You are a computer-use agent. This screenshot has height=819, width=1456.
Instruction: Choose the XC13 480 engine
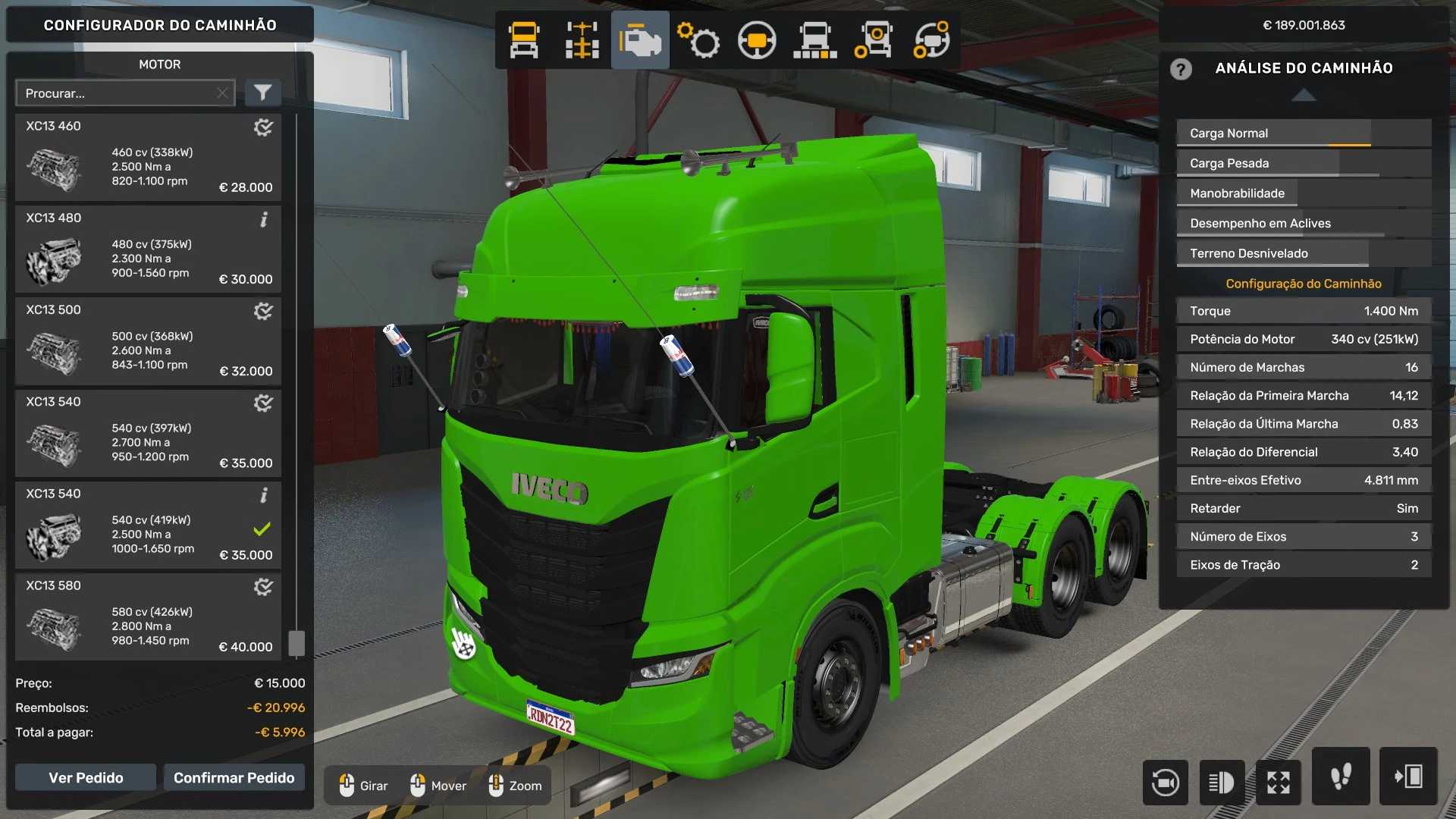[x=148, y=249]
